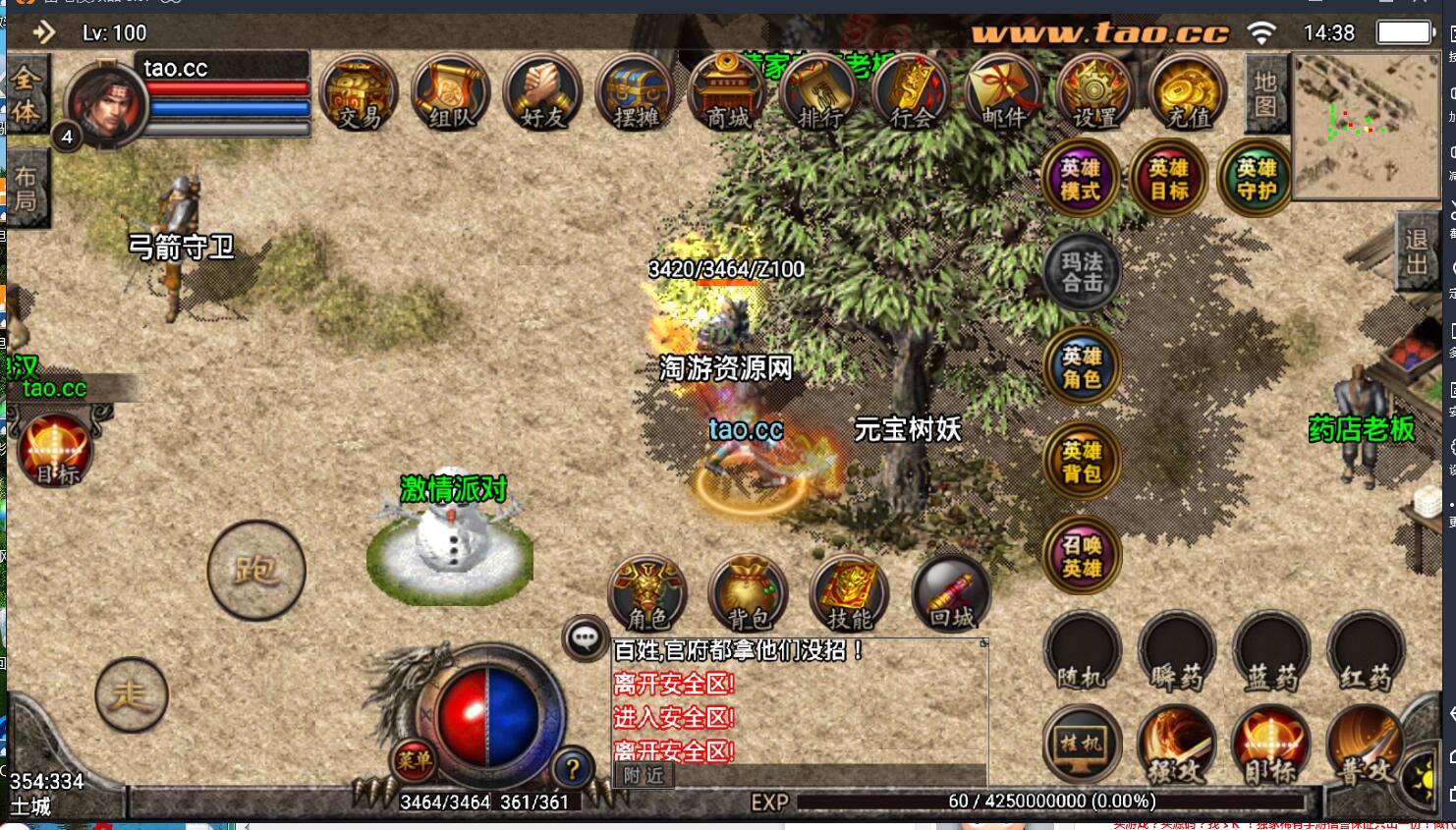Open the 背包 inventory bag

[x=749, y=594]
